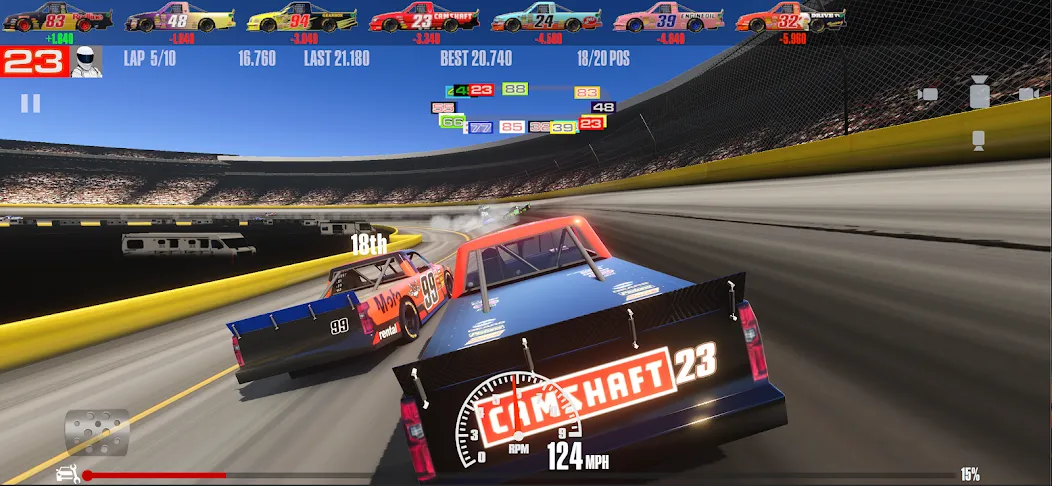Select the small downward-facing camera icon
Screen dimensions: 1052x486
(x=979, y=141)
